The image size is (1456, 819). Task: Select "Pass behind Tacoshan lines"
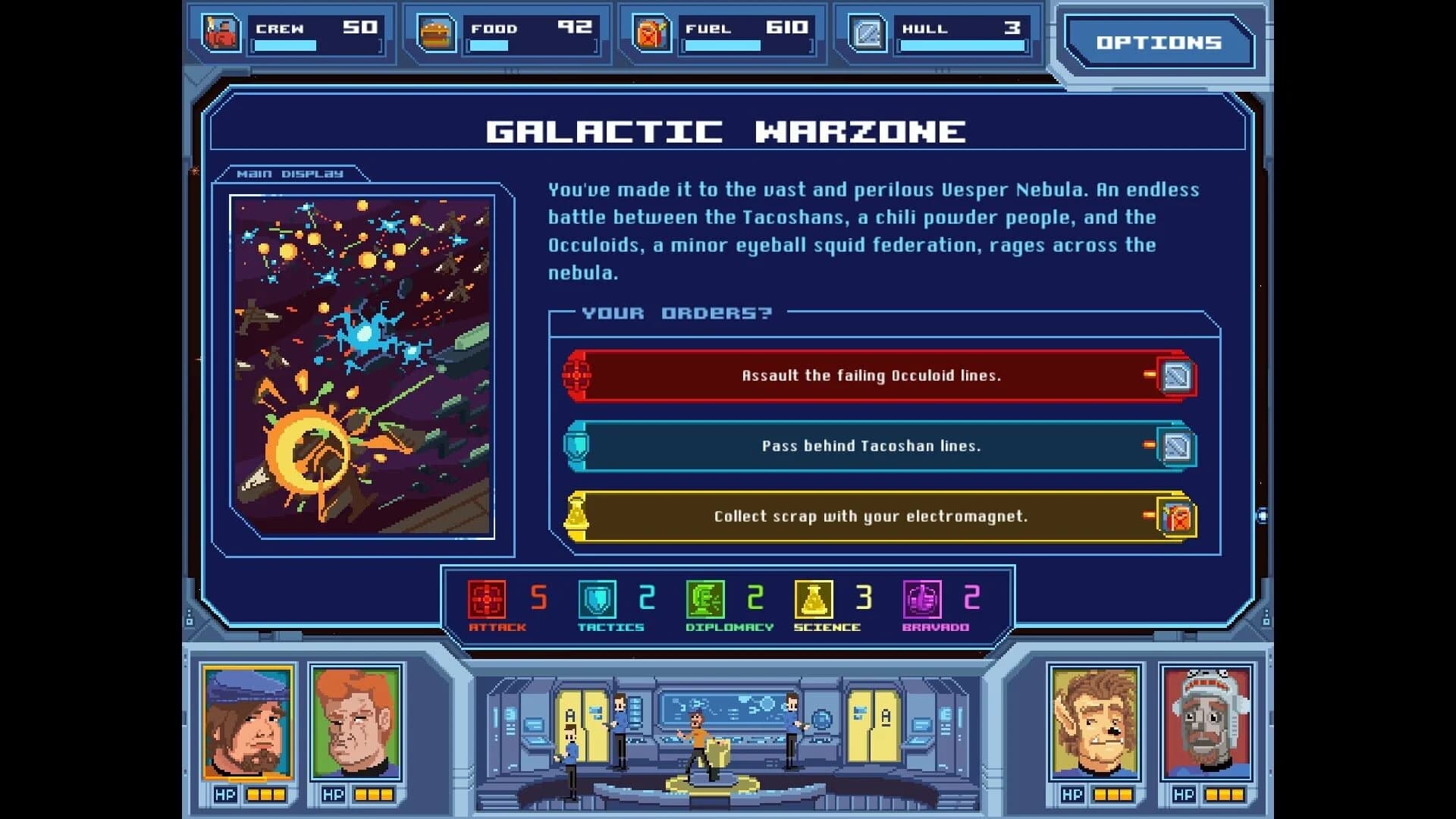click(872, 445)
